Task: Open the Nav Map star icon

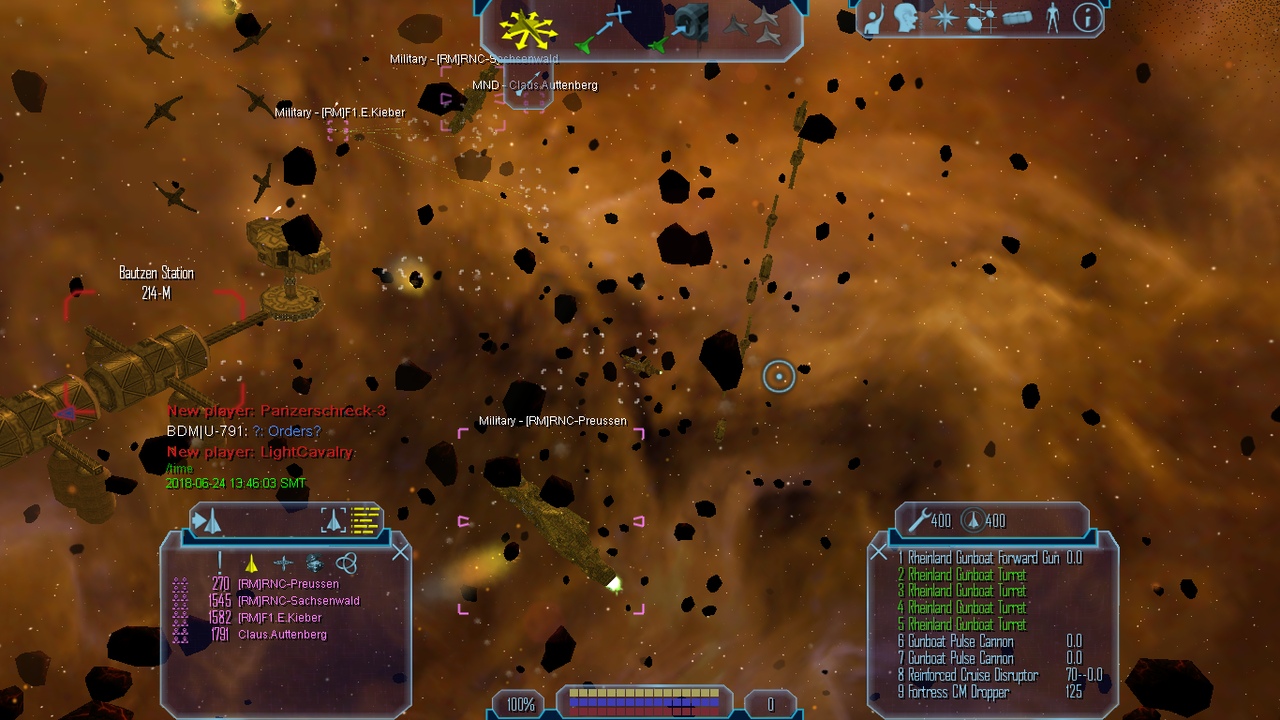Action: [944, 18]
